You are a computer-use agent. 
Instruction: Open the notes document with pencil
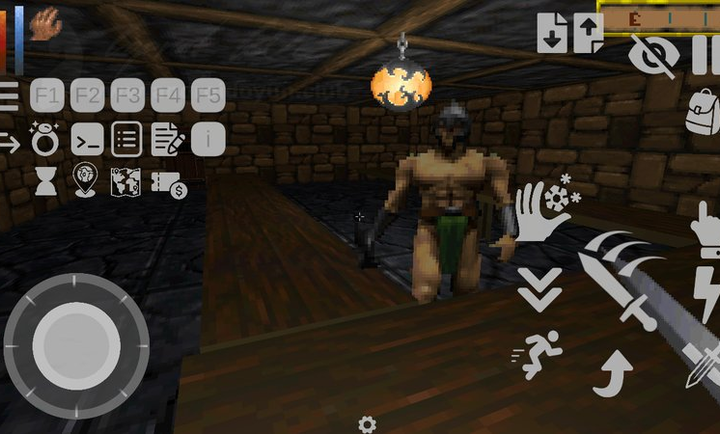(168, 140)
